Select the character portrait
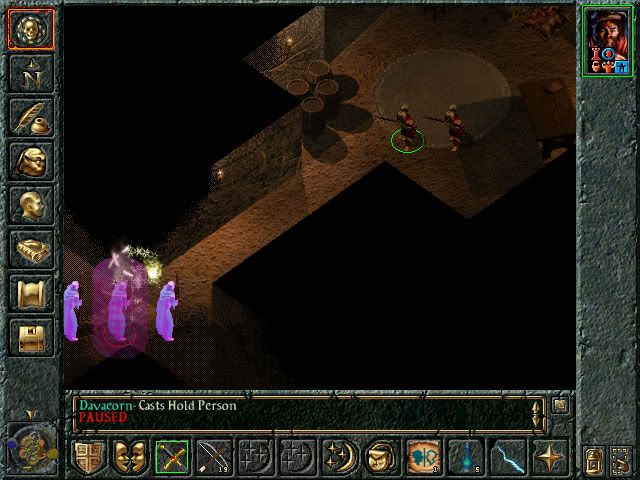The width and height of the screenshot is (640, 480). coord(607,39)
